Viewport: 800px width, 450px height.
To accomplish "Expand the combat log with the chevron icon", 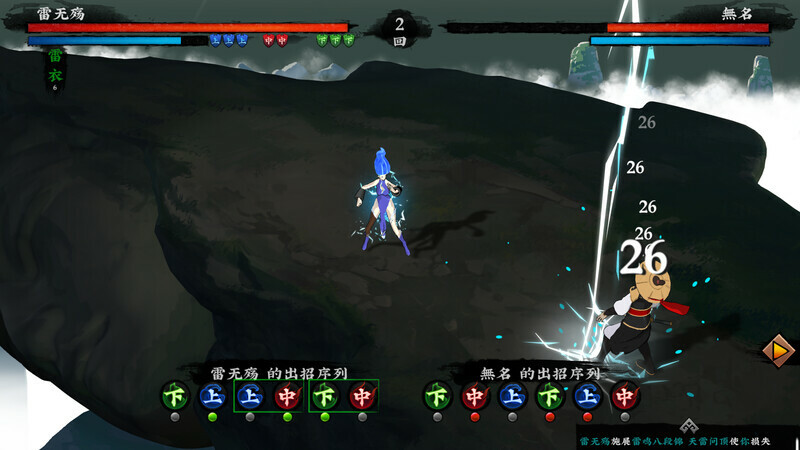I will click(x=687, y=426).
